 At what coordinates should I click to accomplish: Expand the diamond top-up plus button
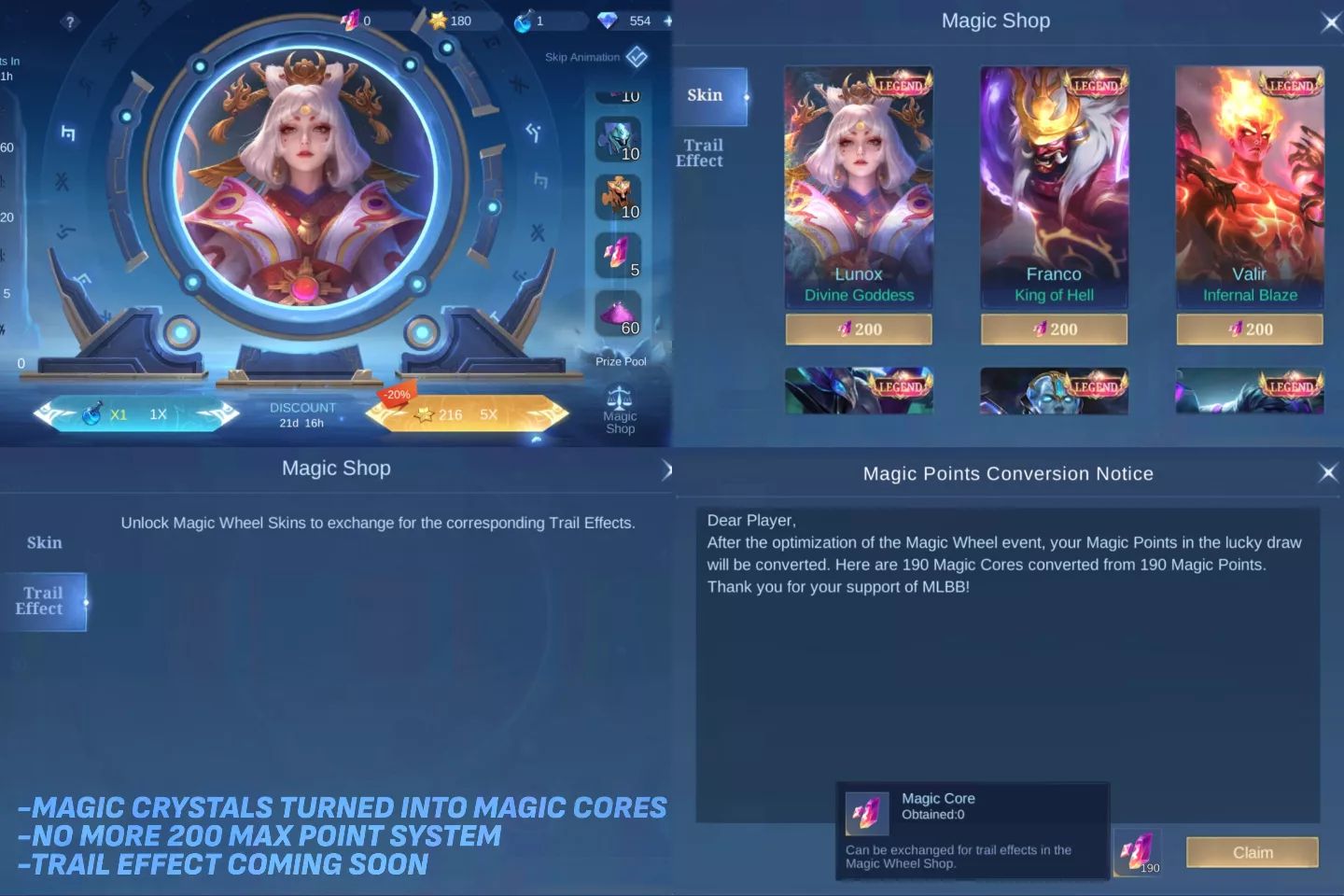(x=667, y=20)
